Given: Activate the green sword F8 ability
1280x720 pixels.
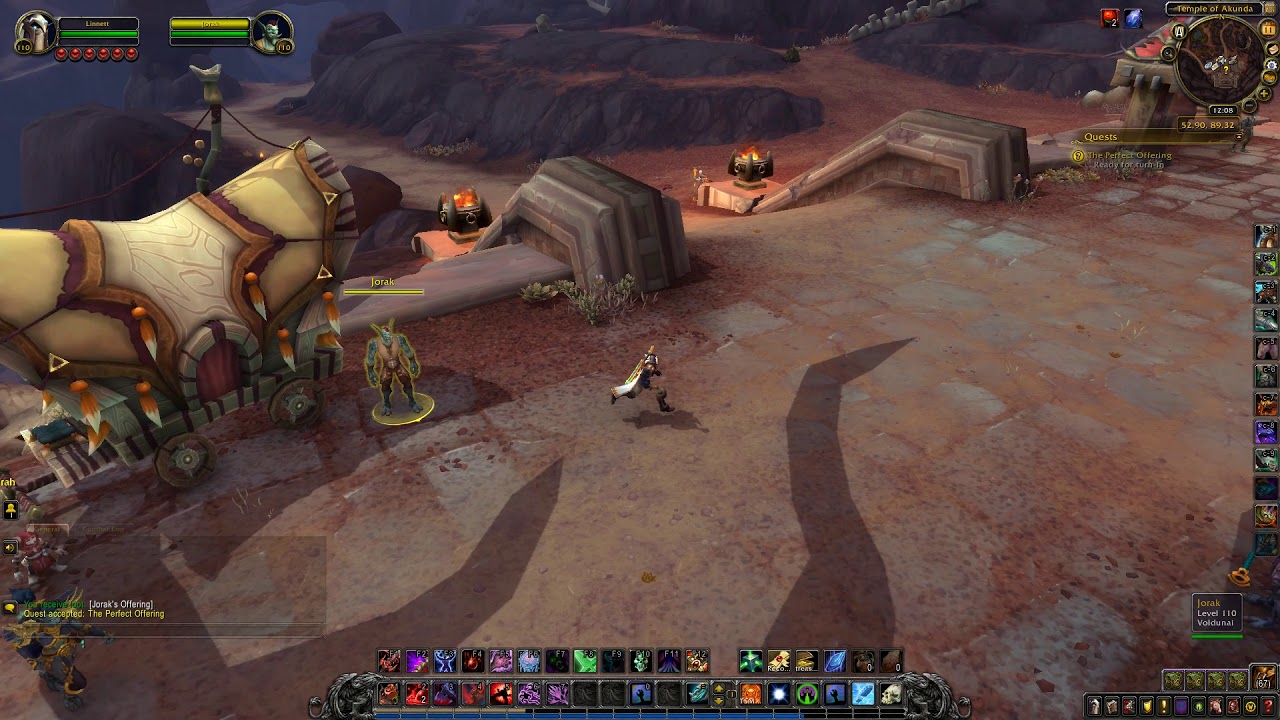Looking at the screenshot, I should click(x=585, y=661).
